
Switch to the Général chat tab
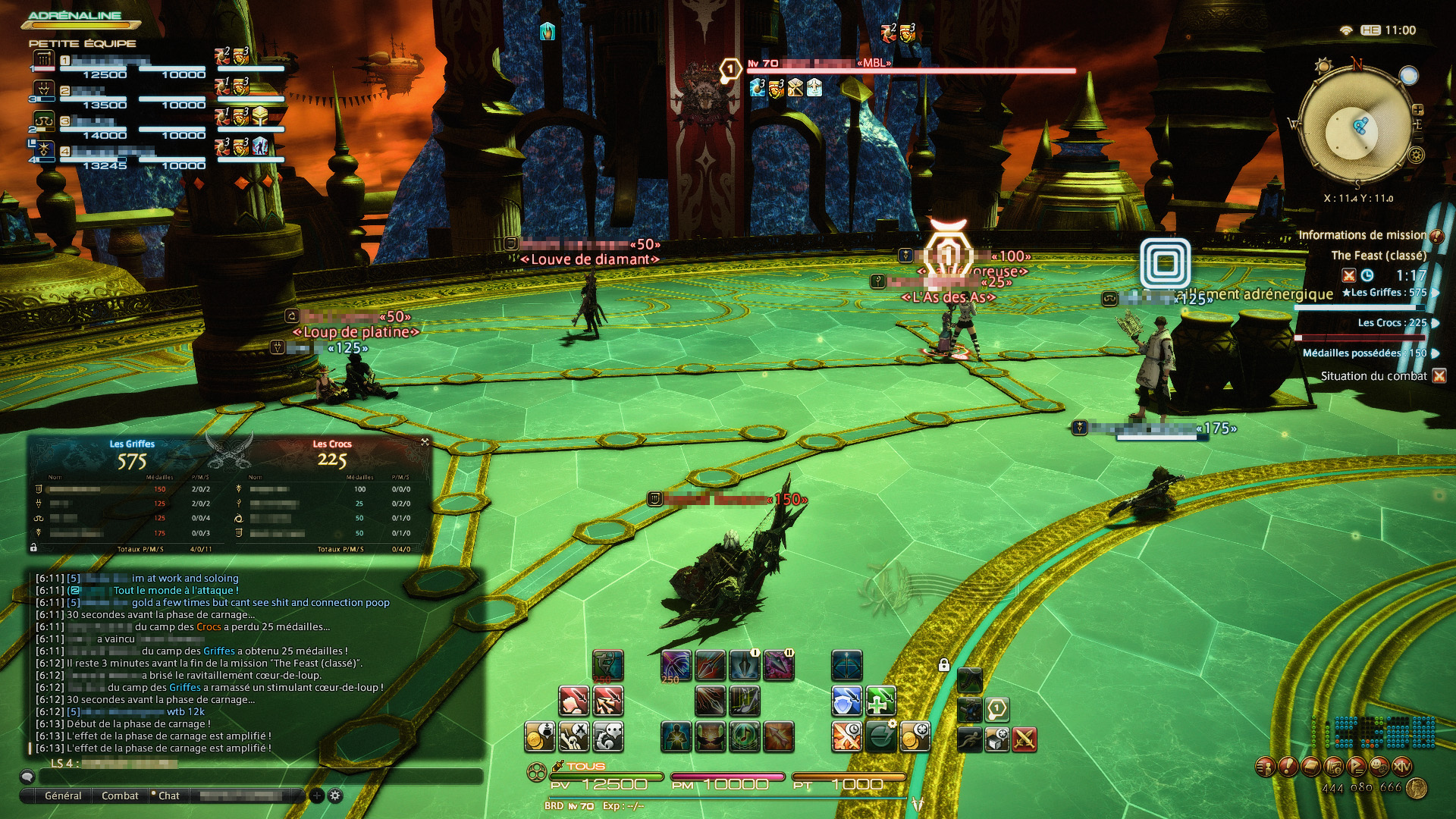pos(63,795)
